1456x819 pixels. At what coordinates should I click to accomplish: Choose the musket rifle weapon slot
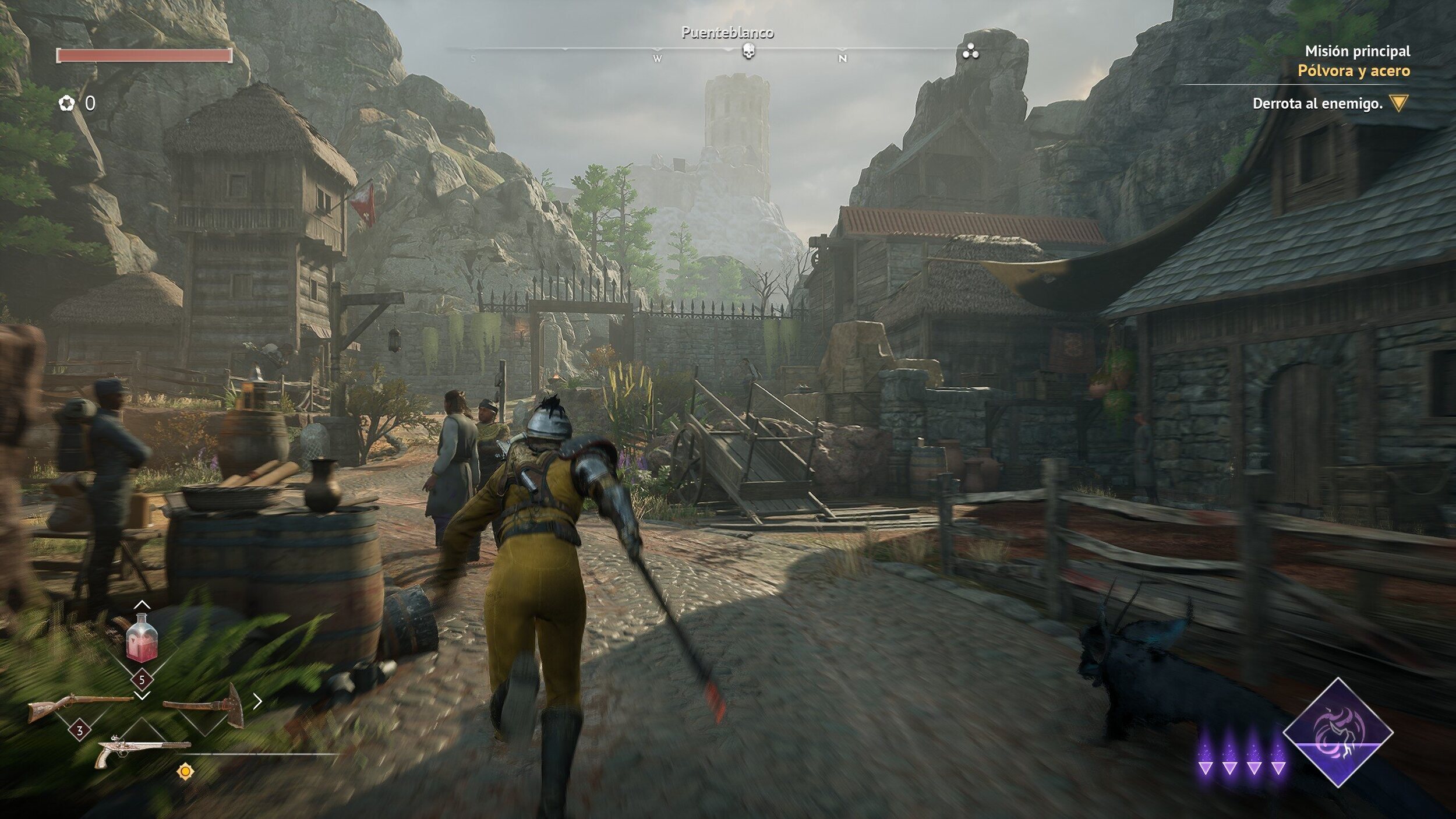[x=80, y=707]
